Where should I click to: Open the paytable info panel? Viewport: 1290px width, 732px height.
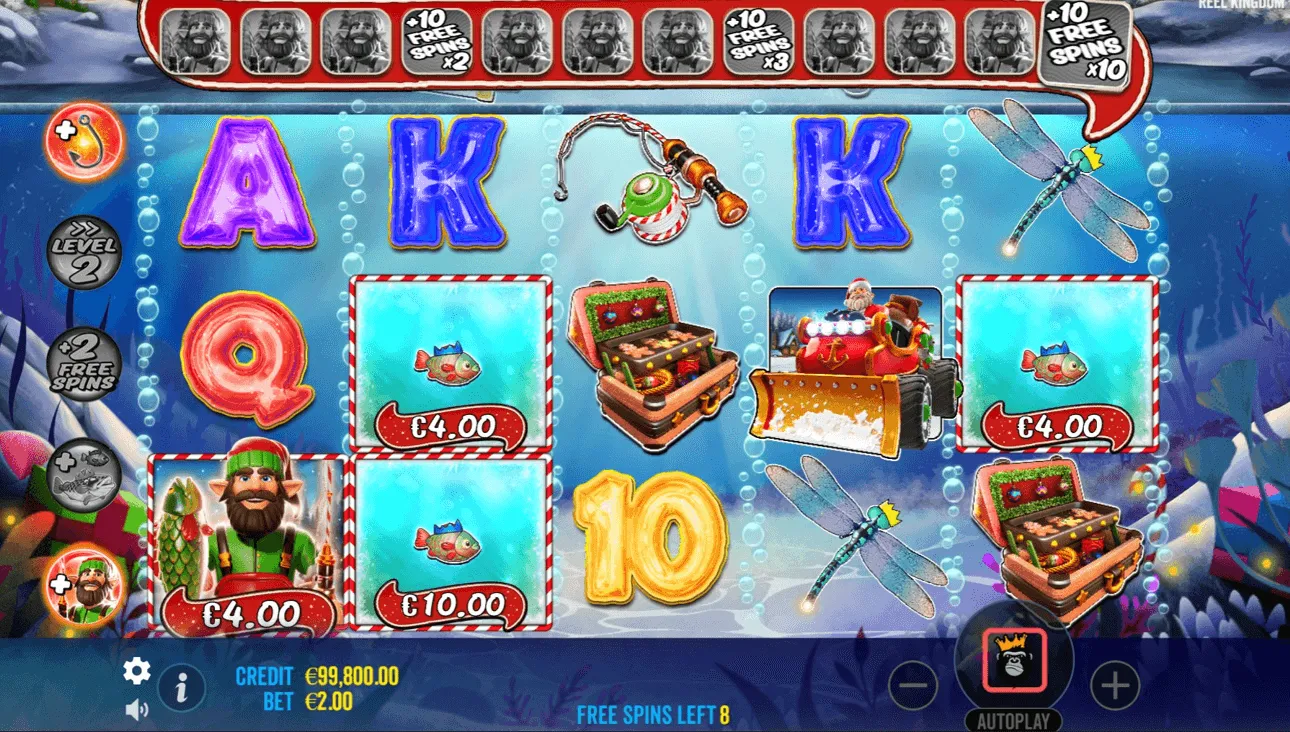[x=181, y=686]
